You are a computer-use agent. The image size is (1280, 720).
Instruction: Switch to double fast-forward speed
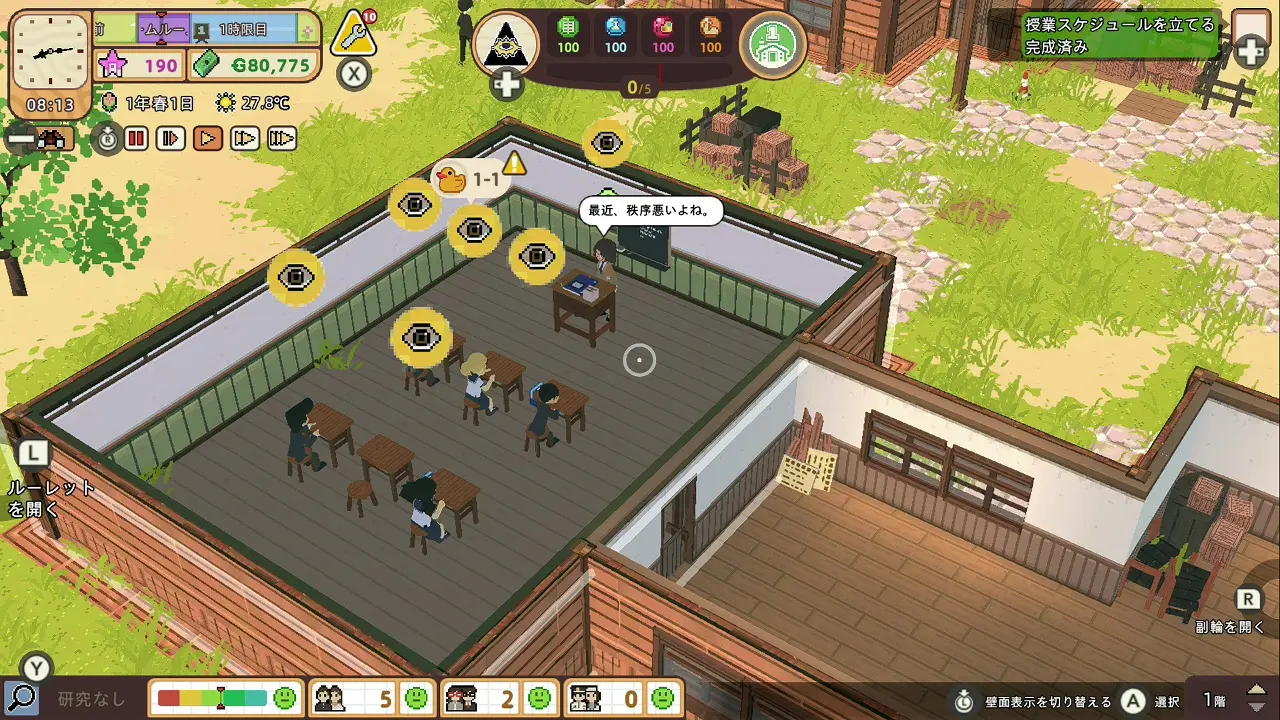(x=245, y=138)
